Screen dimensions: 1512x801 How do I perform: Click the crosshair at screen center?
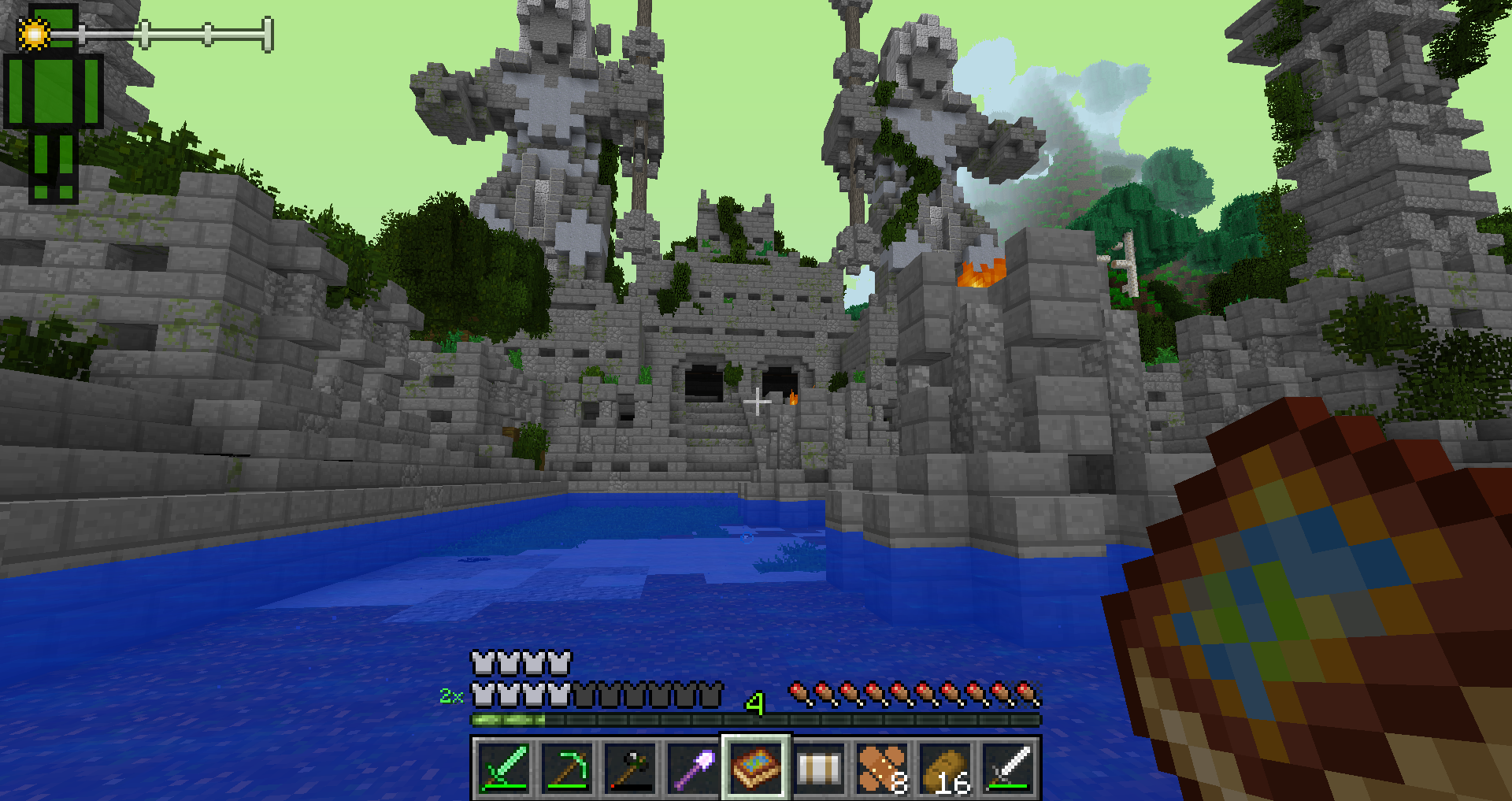click(x=758, y=402)
